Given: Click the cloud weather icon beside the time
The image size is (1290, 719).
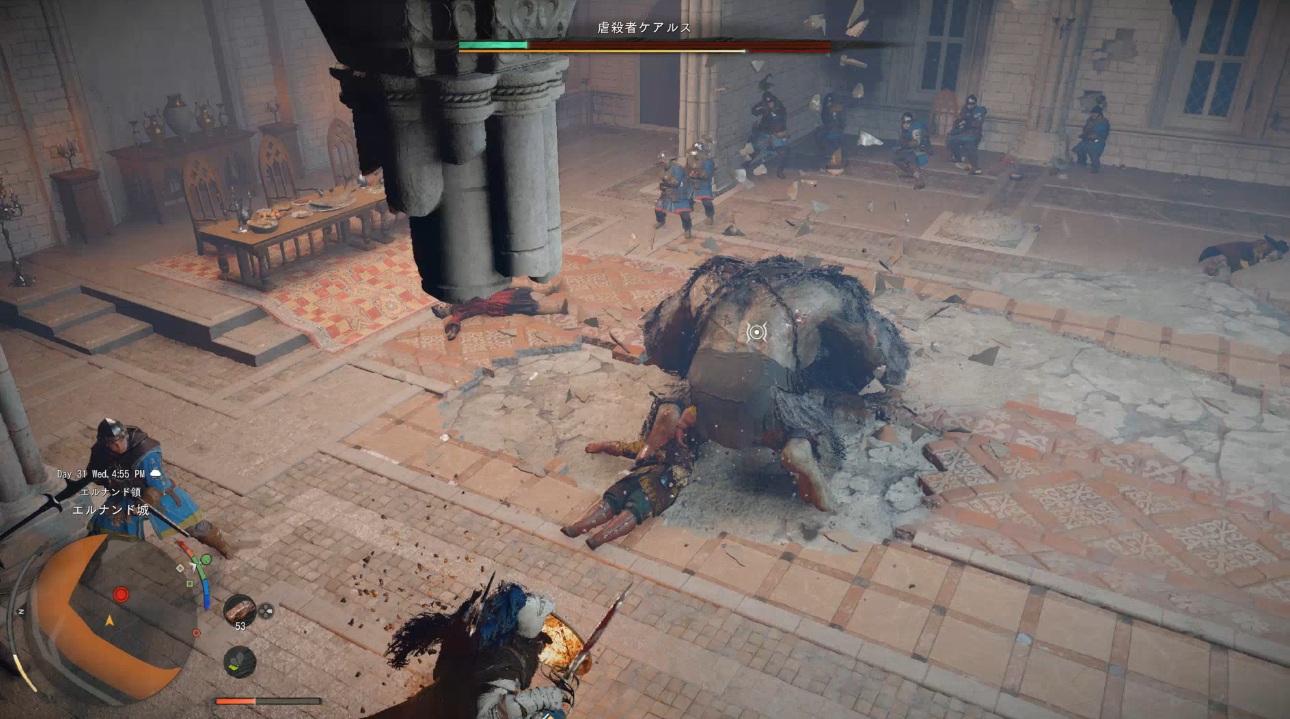Looking at the screenshot, I should tap(155, 474).
